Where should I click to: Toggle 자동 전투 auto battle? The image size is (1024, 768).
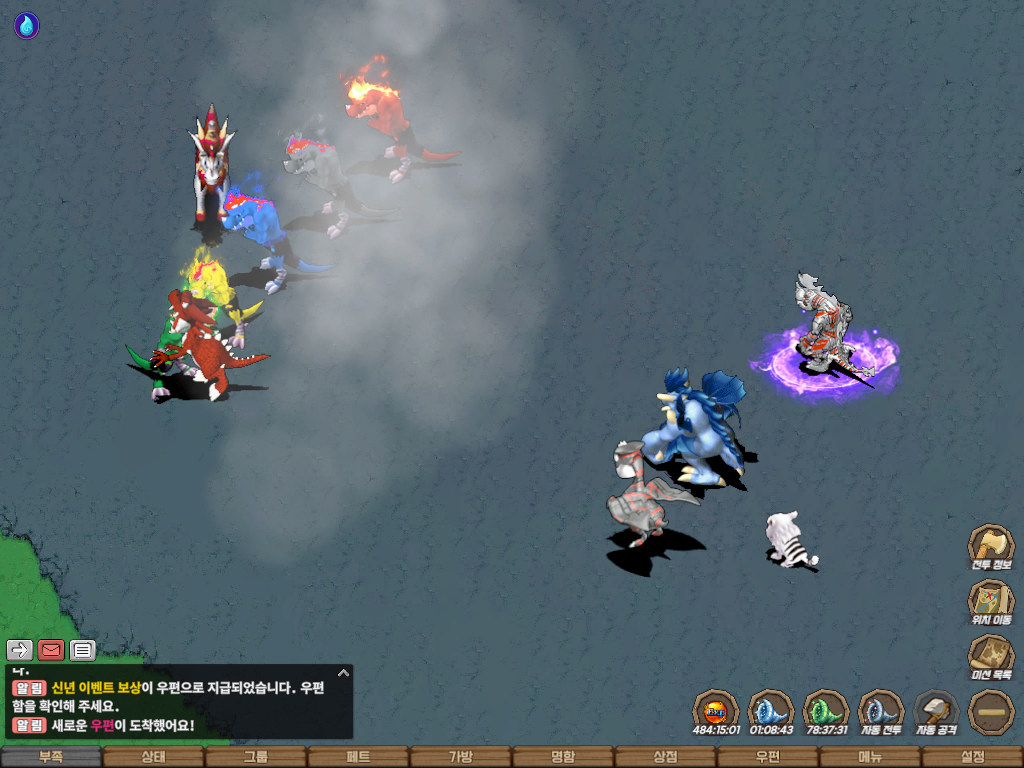pos(881,711)
